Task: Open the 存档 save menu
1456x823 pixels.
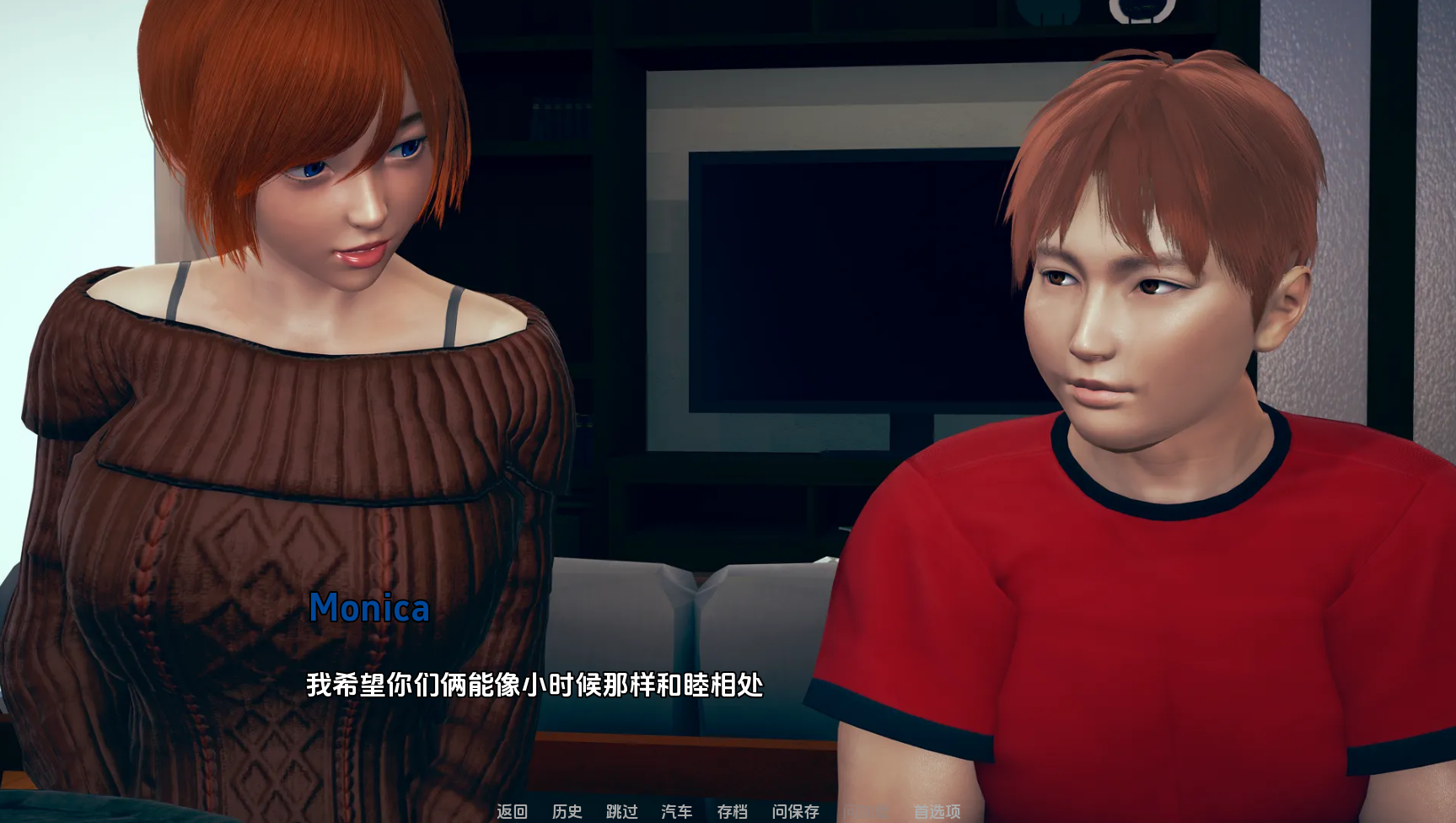Action: click(732, 811)
